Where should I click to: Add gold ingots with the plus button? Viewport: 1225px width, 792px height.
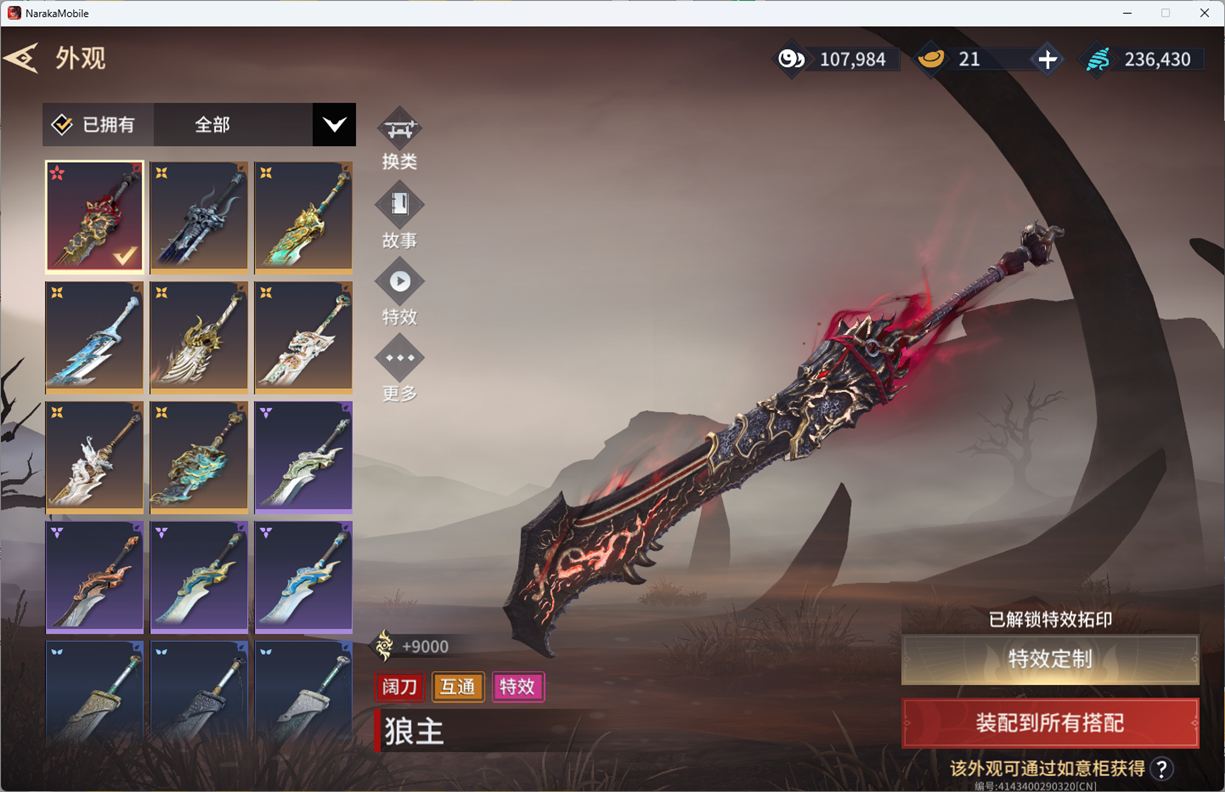(1047, 60)
